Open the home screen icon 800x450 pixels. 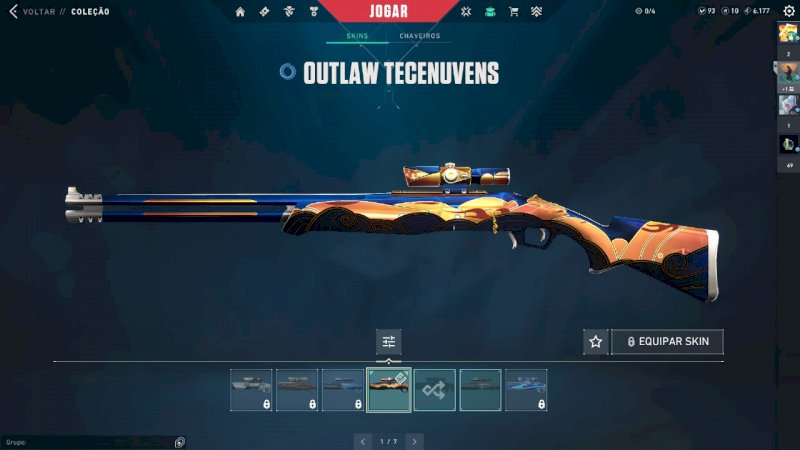[x=240, y=12]
